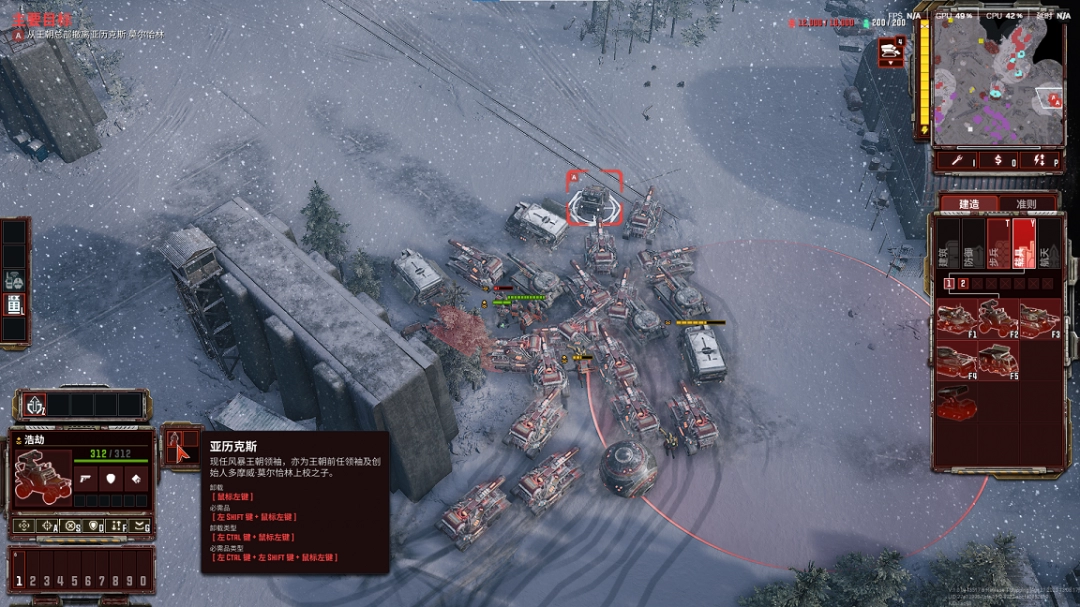Trigger the ability icon marked Z
The width and height of the screenshot is (1080, 607).
32,406
